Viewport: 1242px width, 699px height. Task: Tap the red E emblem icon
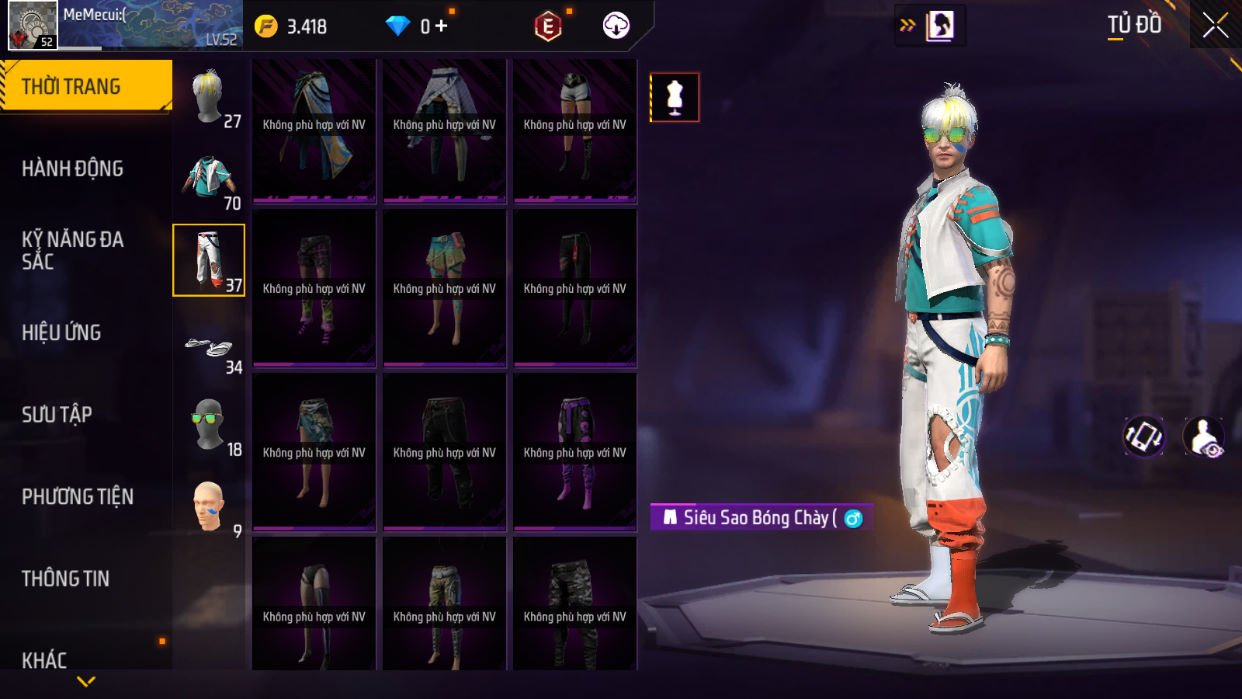point(548,27)
